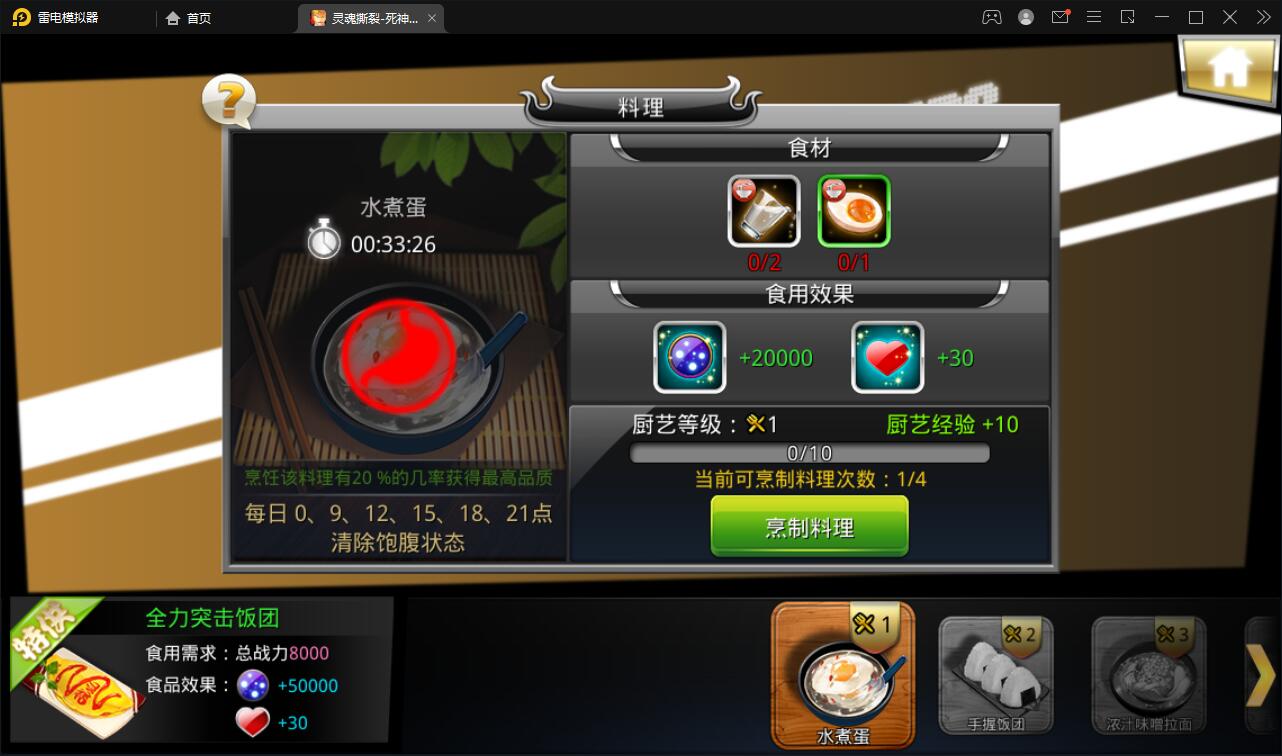Open the hamburger menu icon
1282x756 pixels.
click(x=1094, y=16)
